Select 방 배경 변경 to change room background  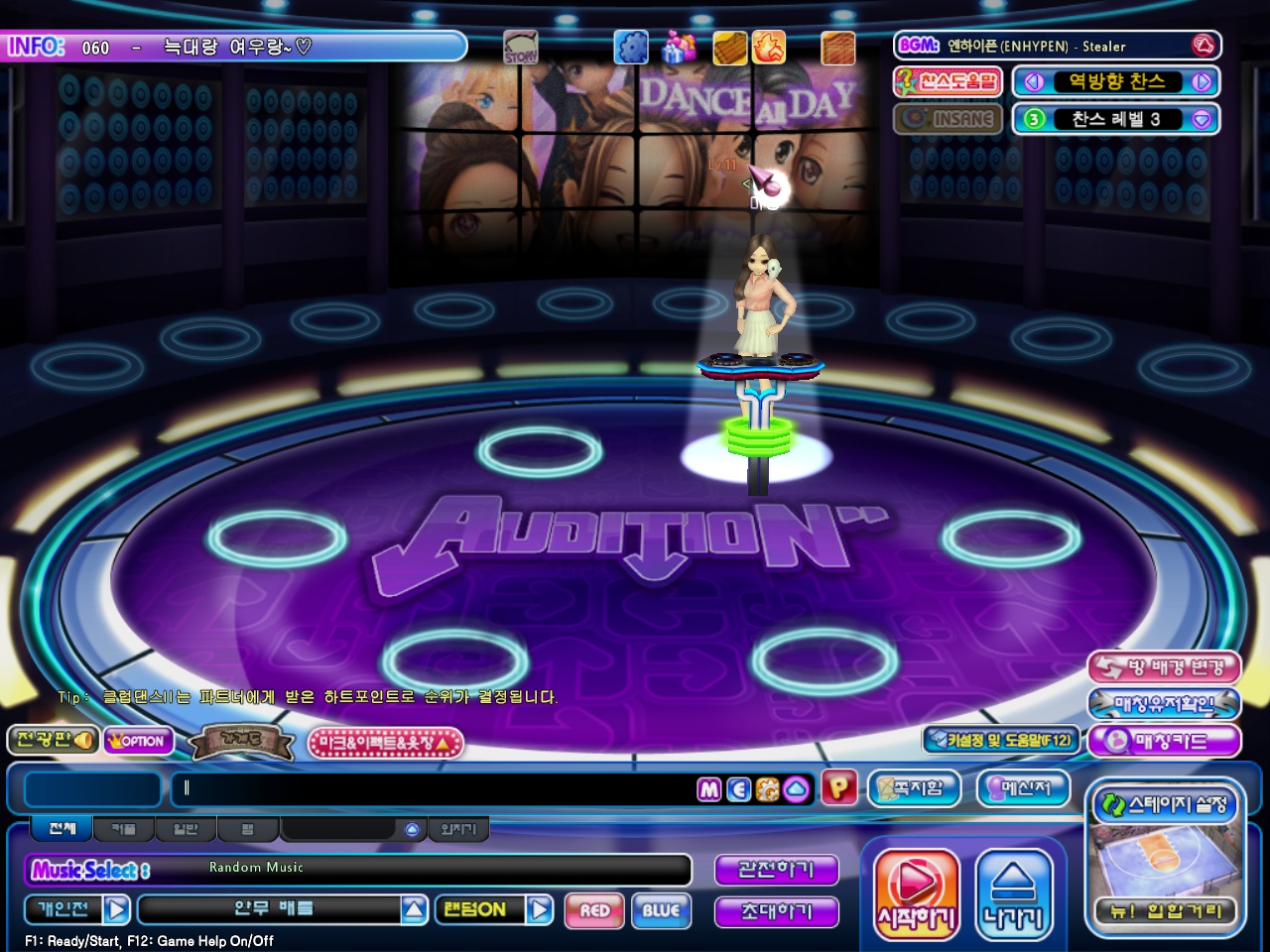point(1164,667)
